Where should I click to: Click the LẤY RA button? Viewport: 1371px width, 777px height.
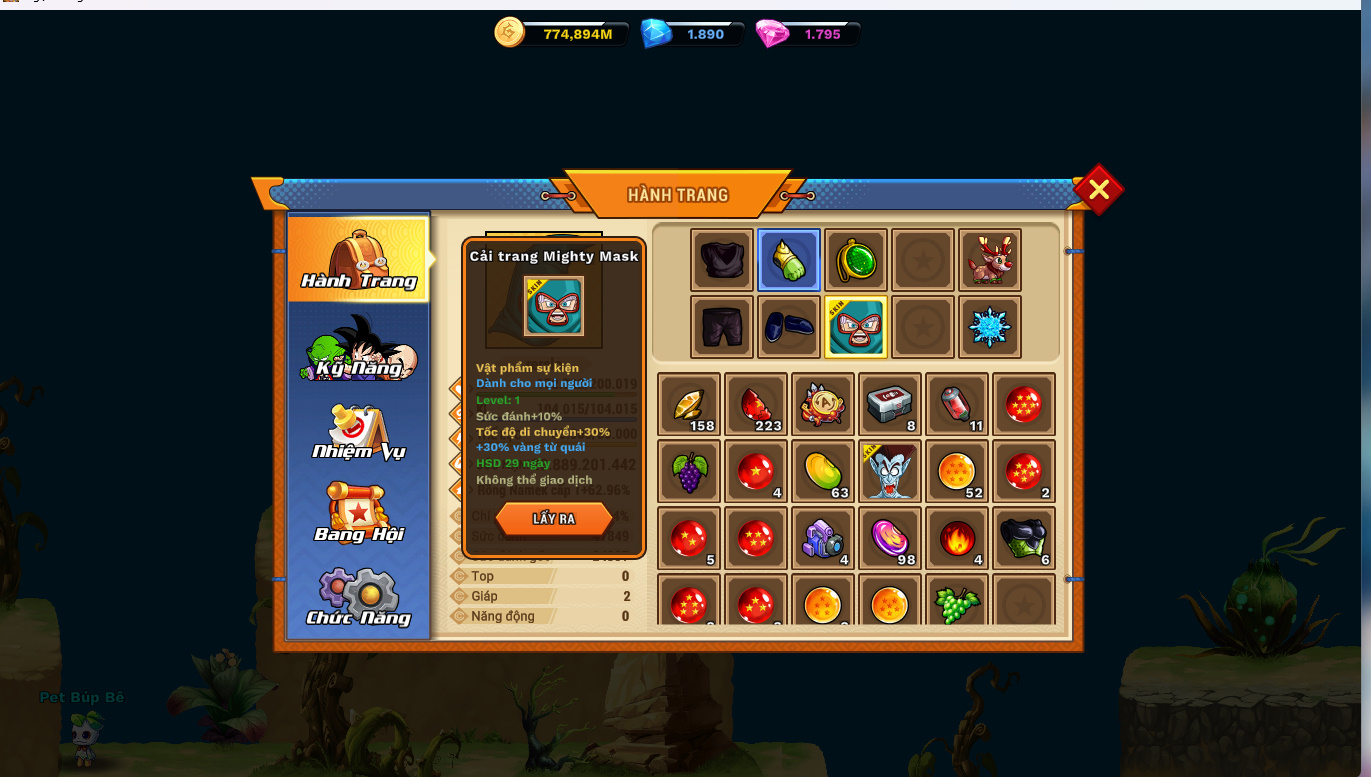554,519
